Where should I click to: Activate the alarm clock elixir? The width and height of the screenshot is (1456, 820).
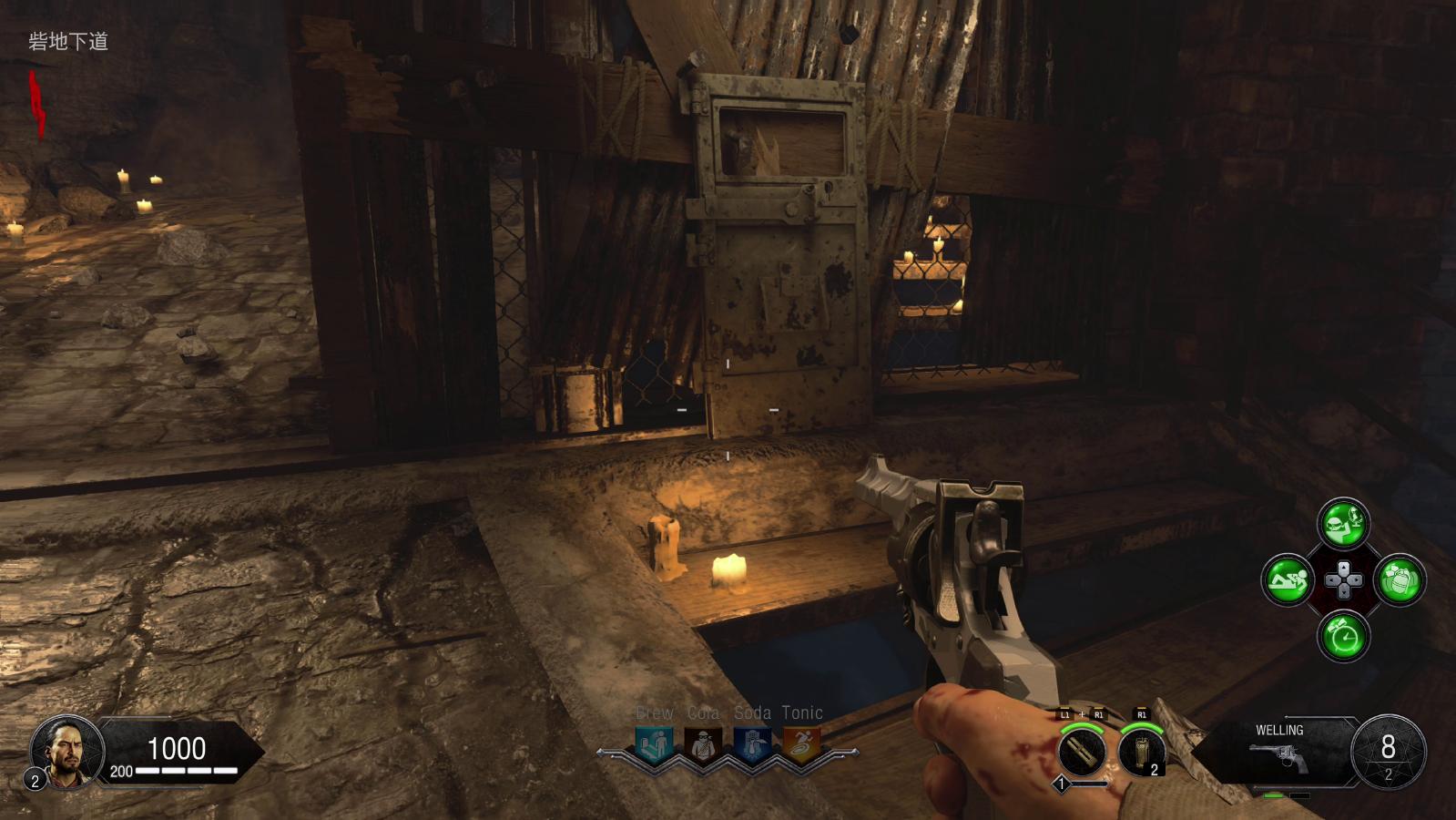pos(1343,636)
